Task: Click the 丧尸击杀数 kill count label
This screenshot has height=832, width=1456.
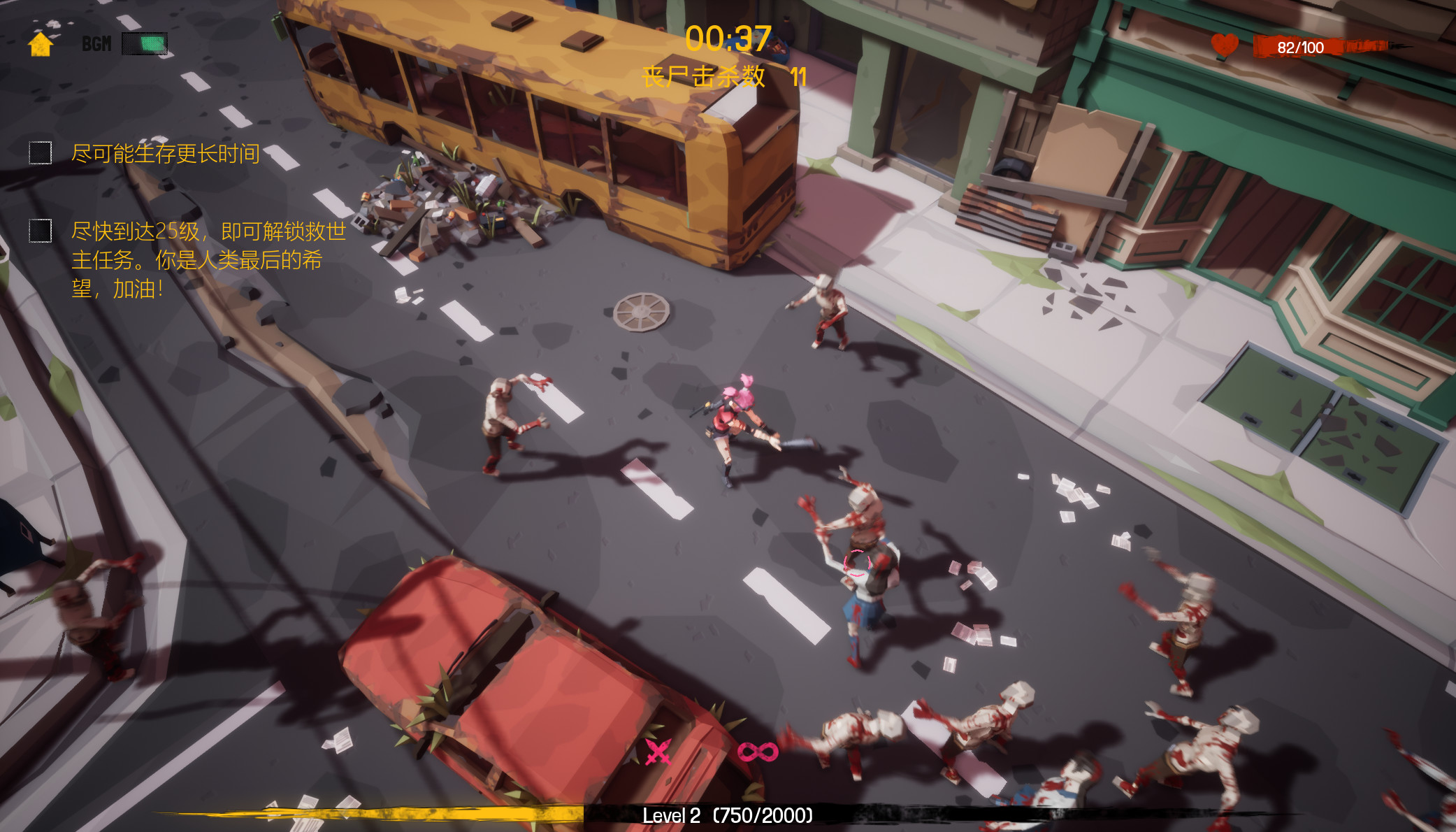Action: click(x=701, y=77)
